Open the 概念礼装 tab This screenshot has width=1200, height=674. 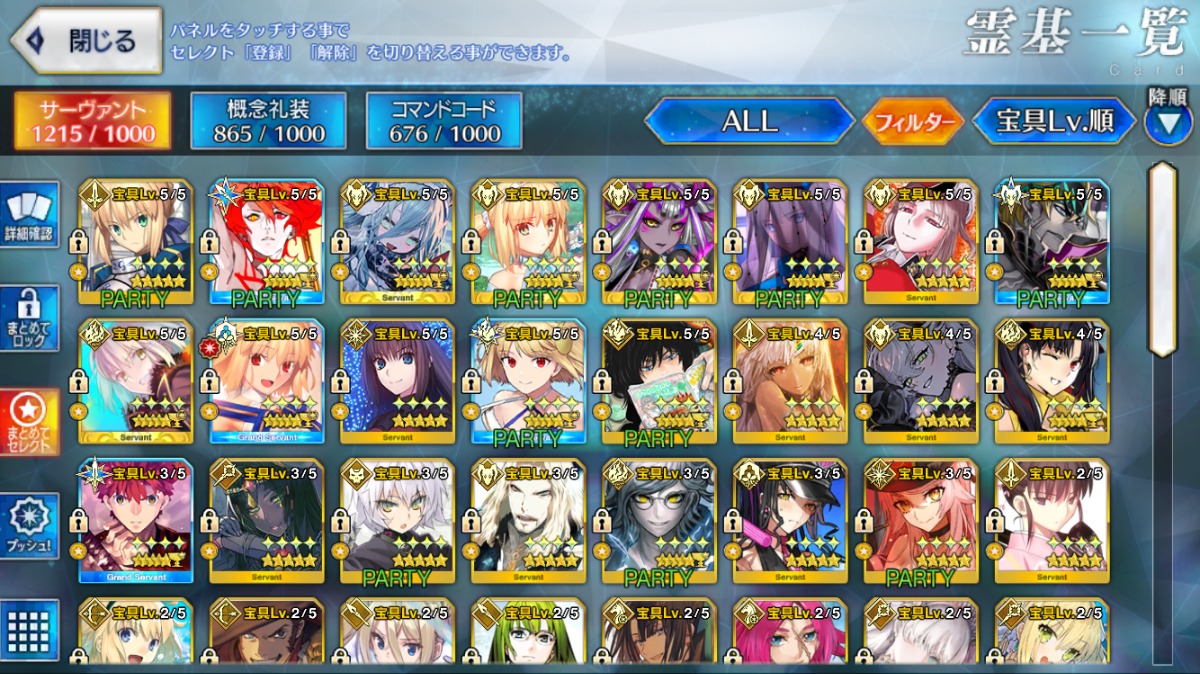coord(268,121)
